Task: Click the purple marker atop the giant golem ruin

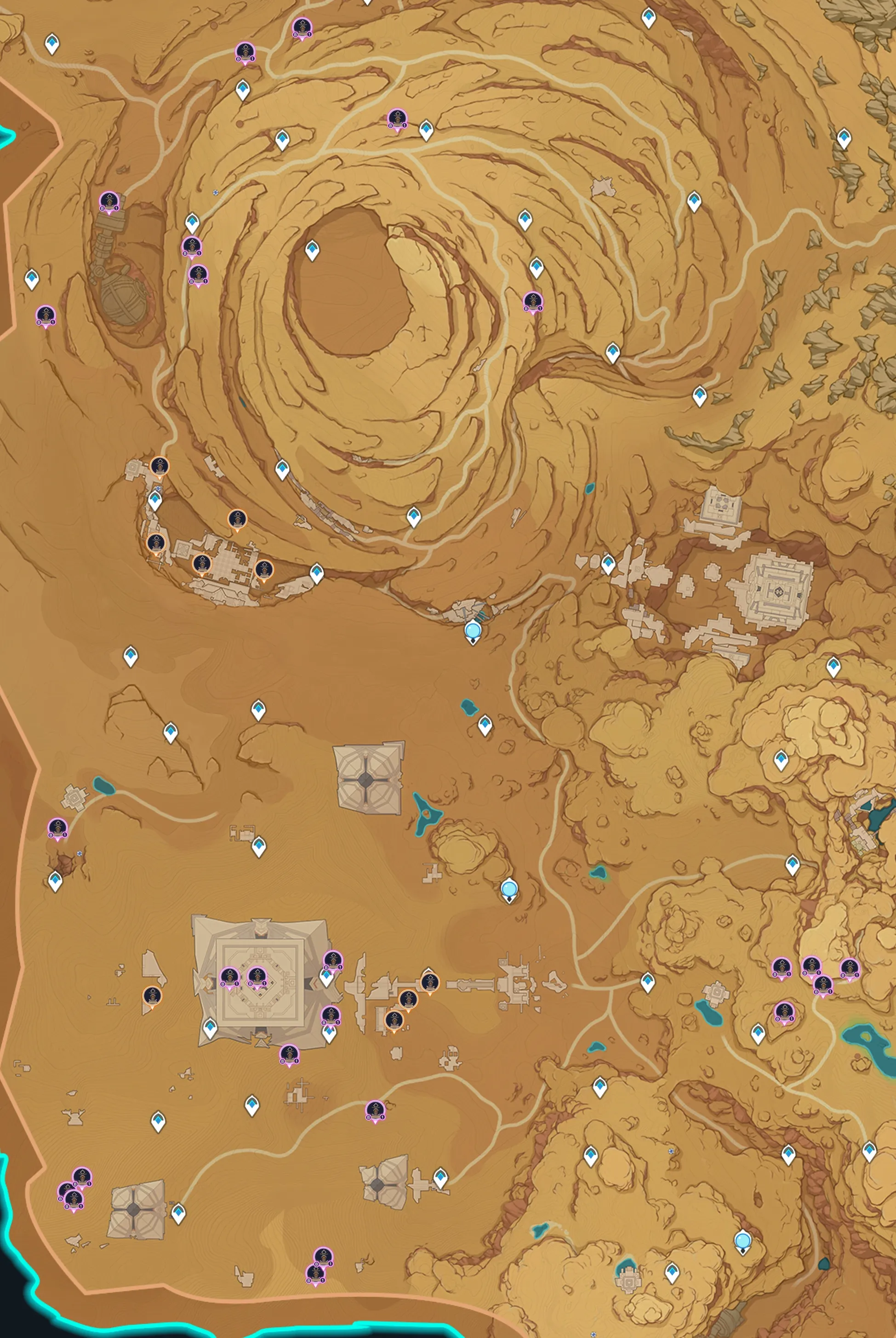Action: coord(108,201)
